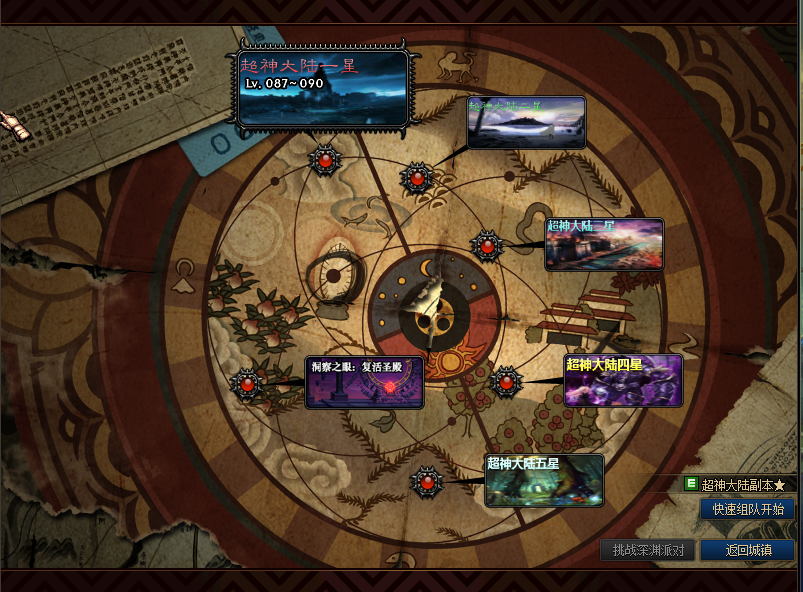This screenshot has width=803, height=592.
Task: Select the 超神大陆四星 dungeon thumbnail
Action: pyautogui.click(x=623, y=380)
